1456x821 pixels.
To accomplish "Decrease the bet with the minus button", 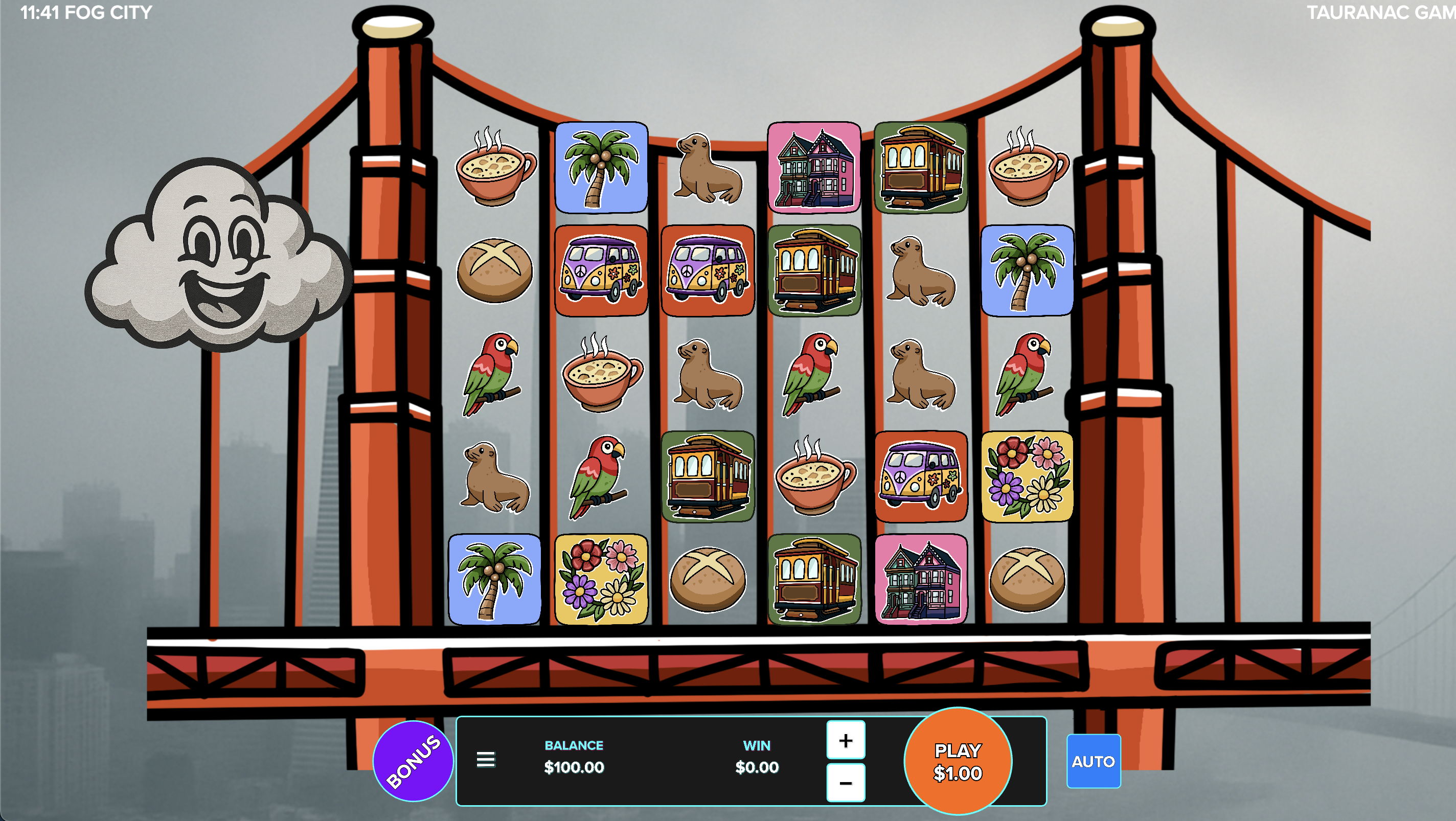I will point(845,783).
